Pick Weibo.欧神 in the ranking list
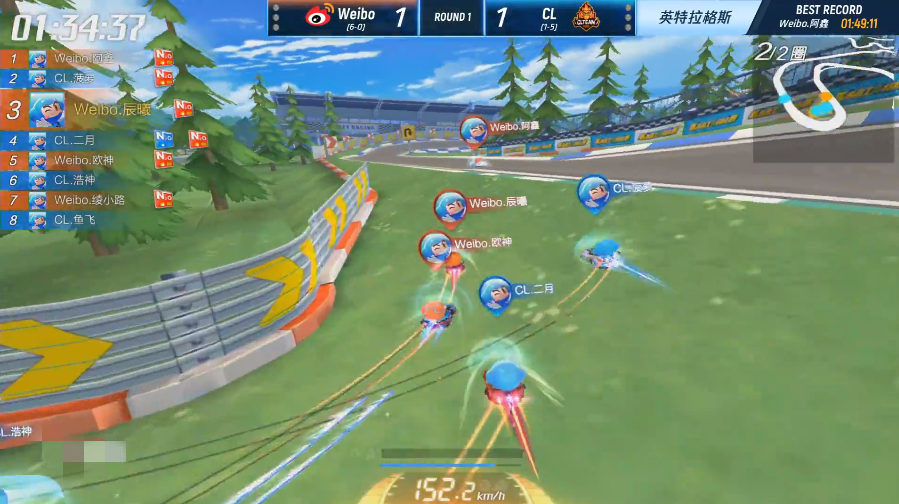This screenshot has width=899, height=504. pos(85,160)
